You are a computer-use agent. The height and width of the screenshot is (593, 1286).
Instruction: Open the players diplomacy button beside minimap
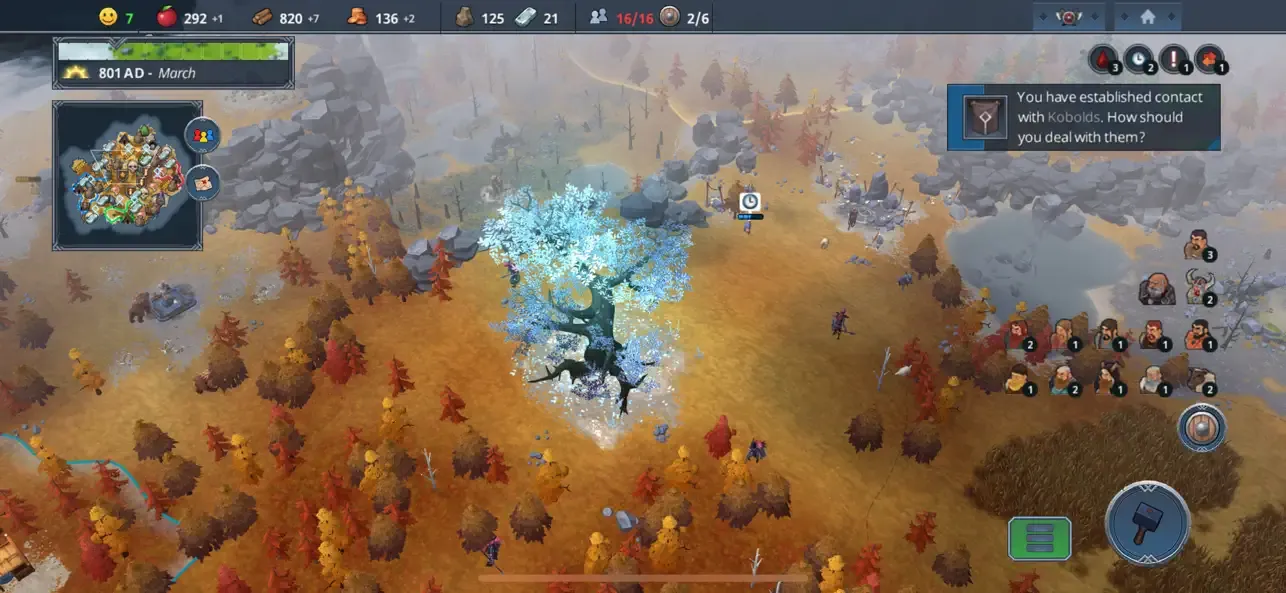click(x=202, y=136)
